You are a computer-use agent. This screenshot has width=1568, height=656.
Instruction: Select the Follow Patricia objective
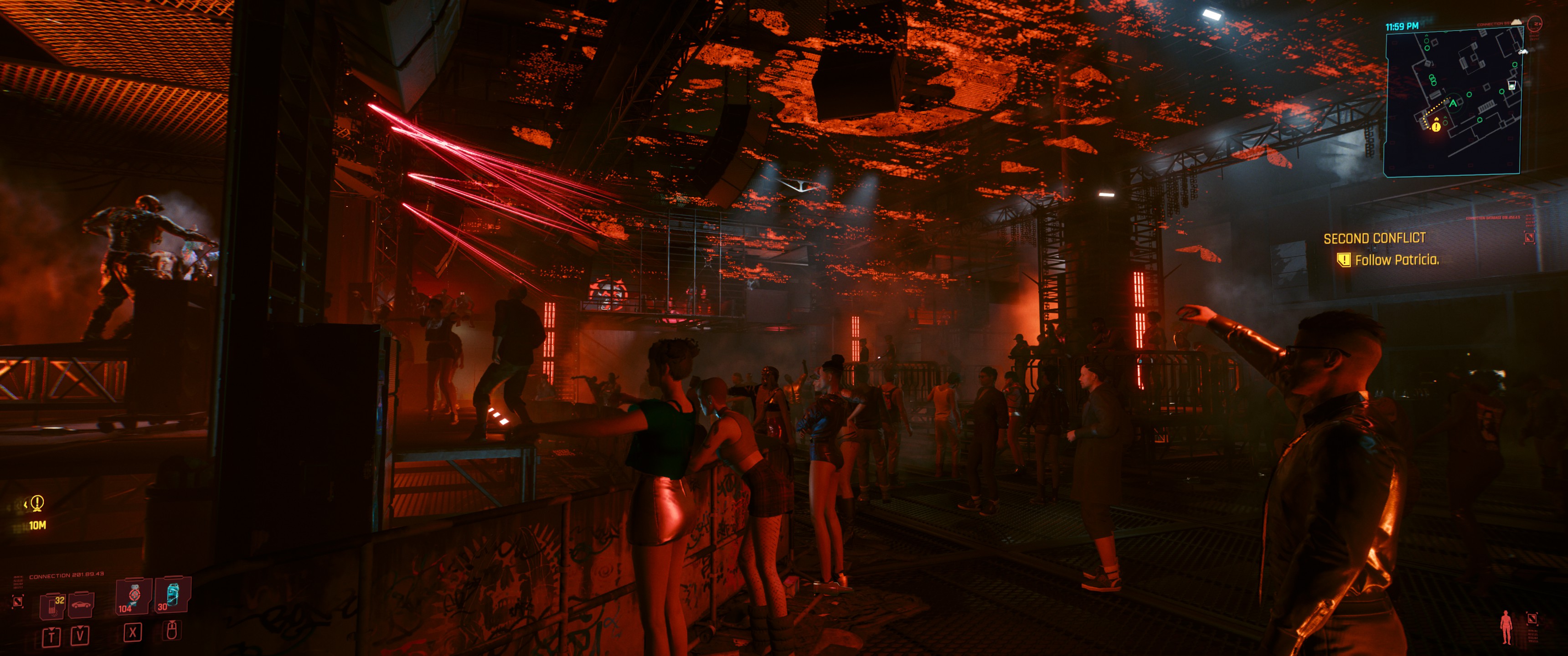click(x=1396, y=260)
